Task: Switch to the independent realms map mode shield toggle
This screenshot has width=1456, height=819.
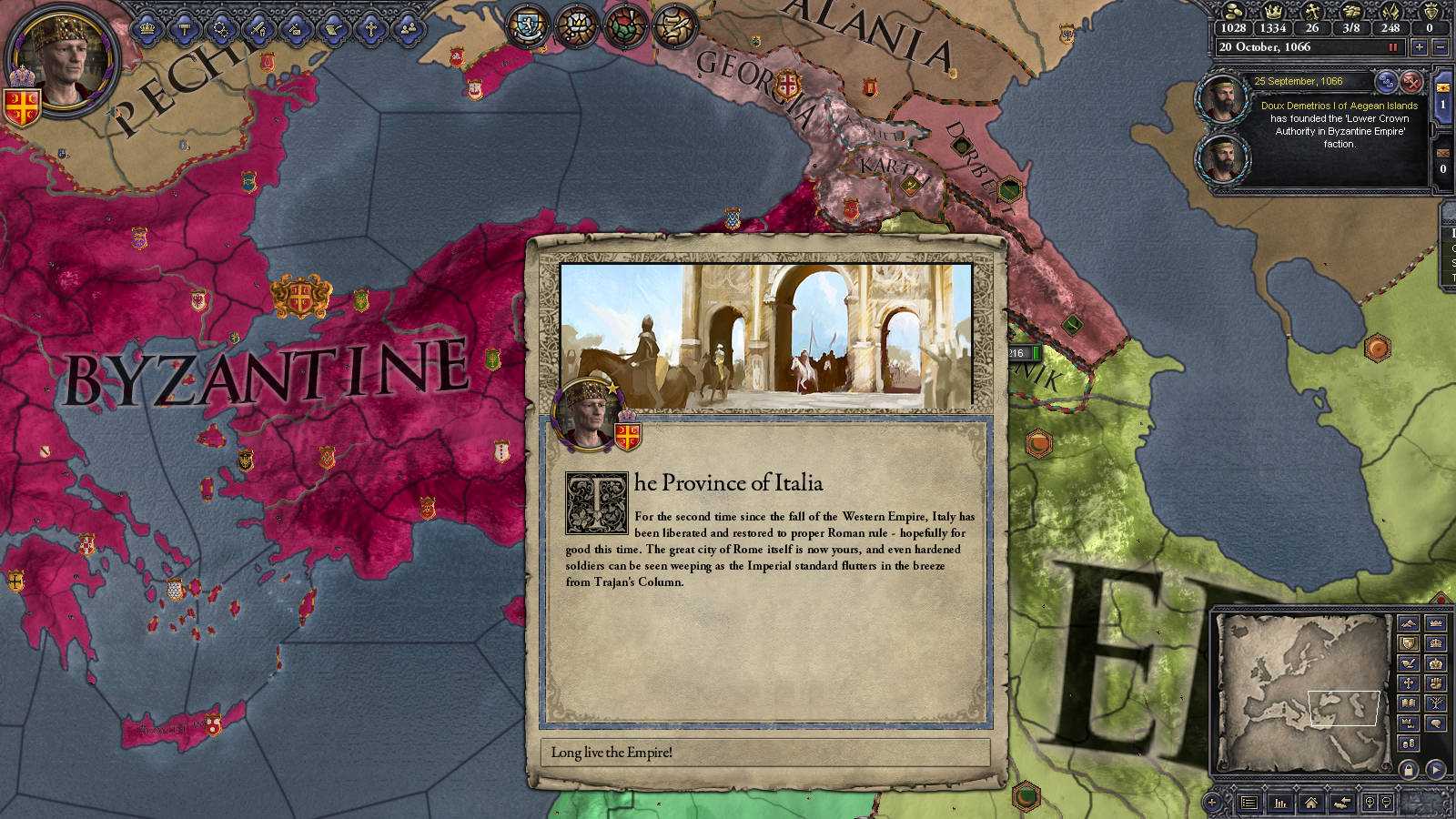Action: [x=1409, y=643]
